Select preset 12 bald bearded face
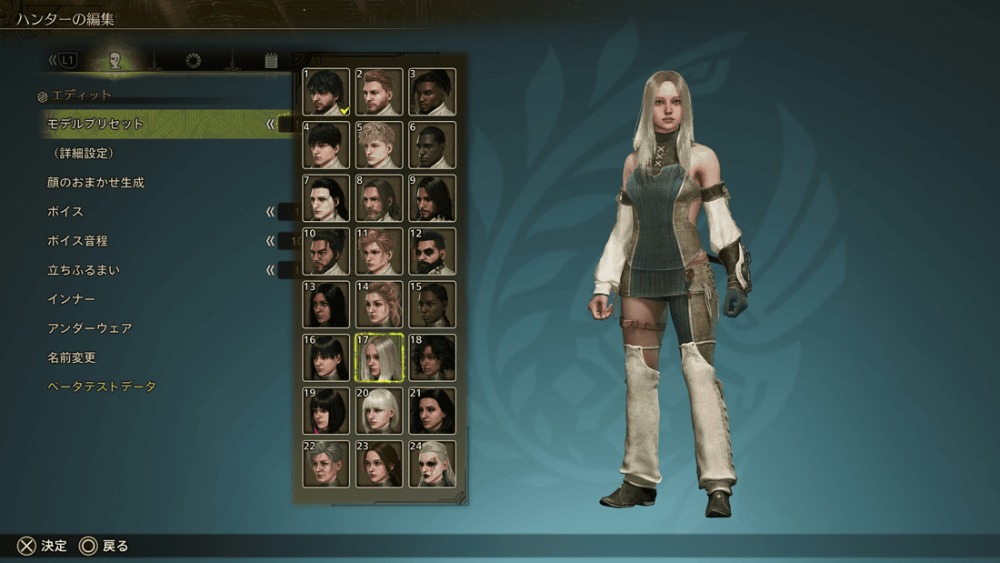The width and height of the screenshot is (1000, 563). 432,251
